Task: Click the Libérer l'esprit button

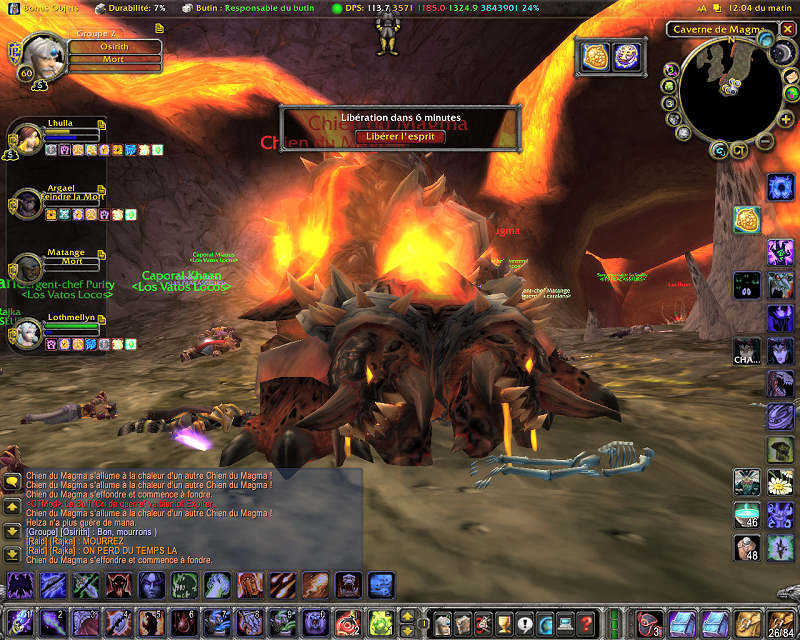Action: 400,136
